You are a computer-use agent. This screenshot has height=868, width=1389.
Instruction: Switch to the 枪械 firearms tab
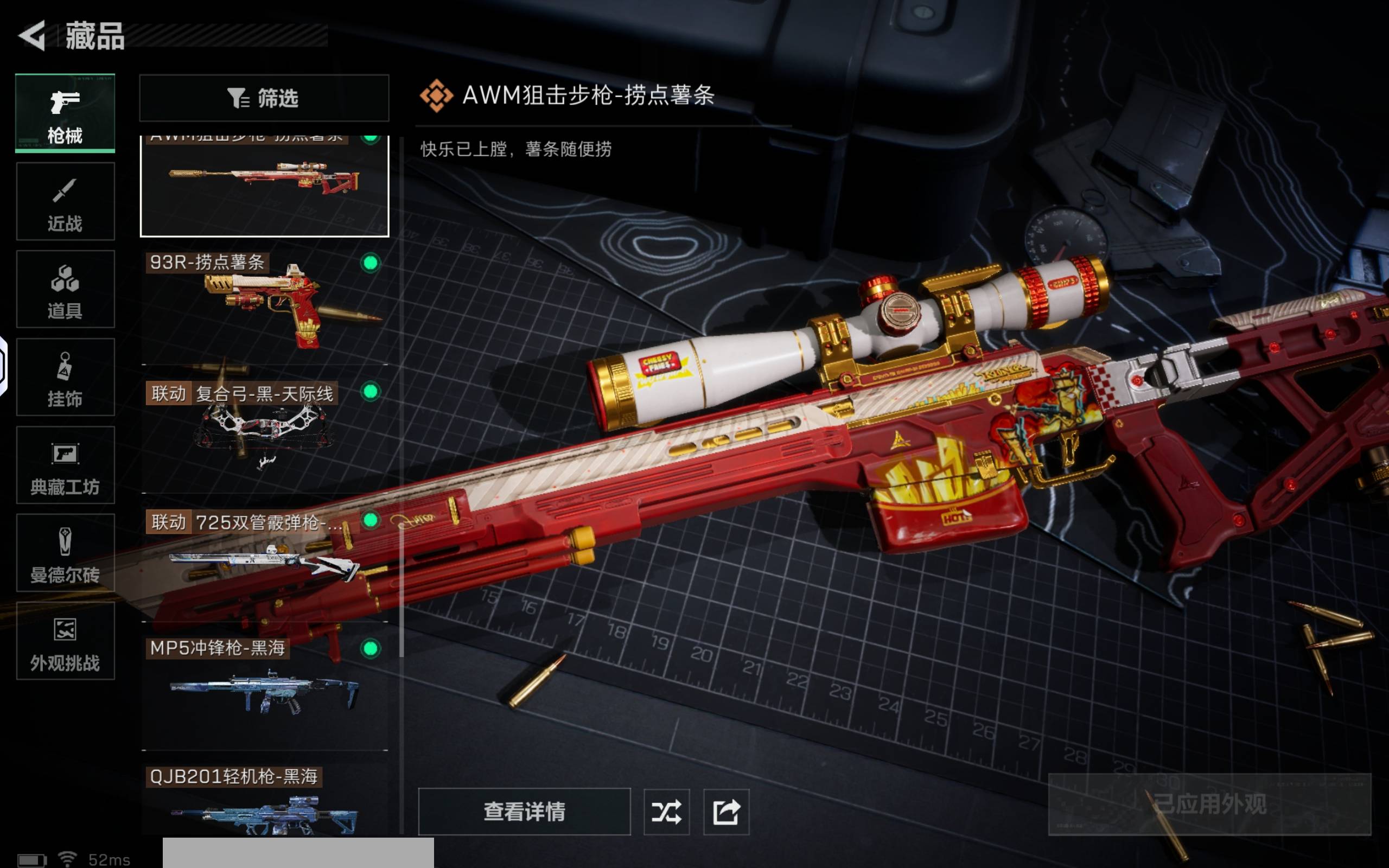(x=65, y=114)
